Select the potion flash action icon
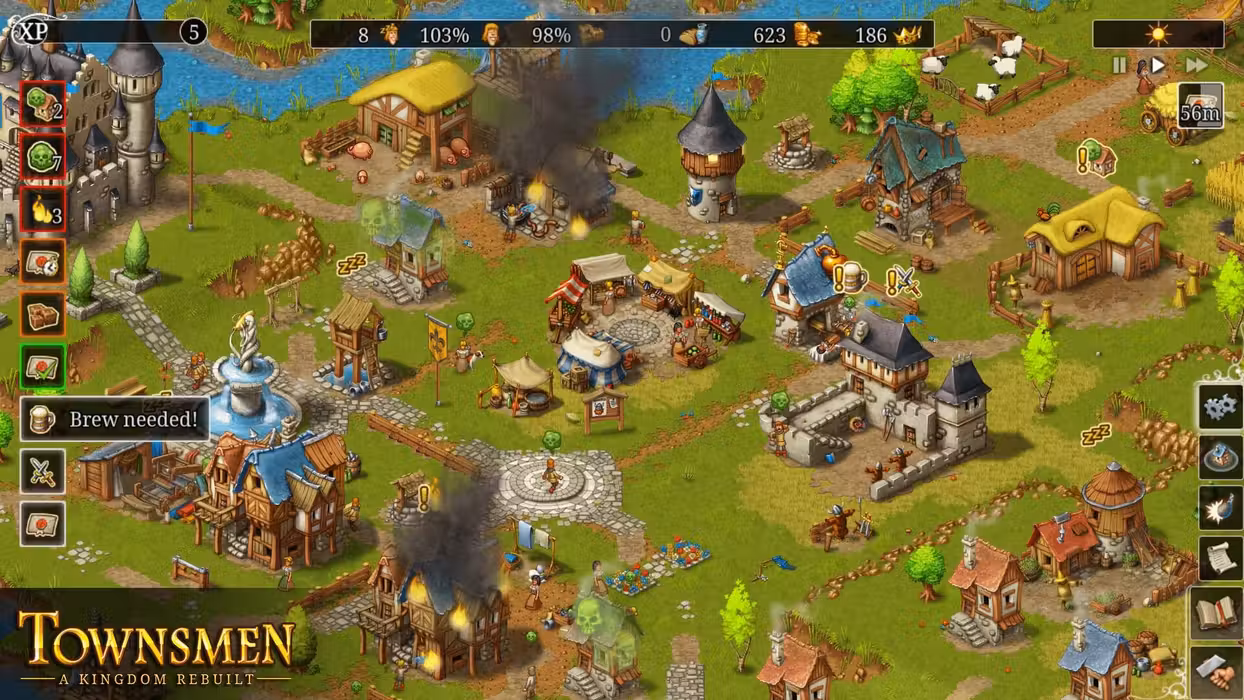Screen dimensions: 1244x700 (1220, 508)
